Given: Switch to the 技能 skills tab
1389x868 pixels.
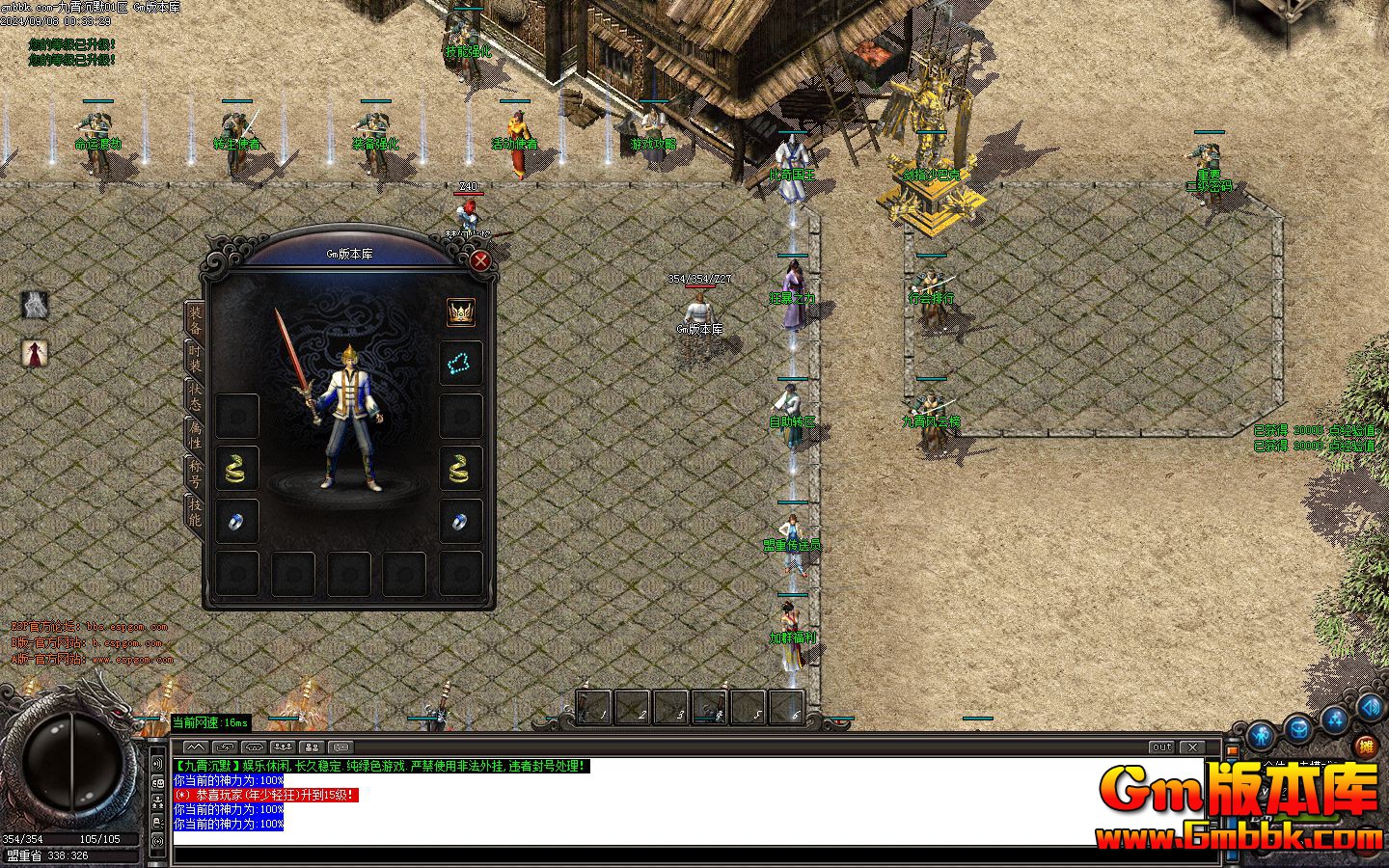Looking at the screenshot, I should click(x=195, y=512).
